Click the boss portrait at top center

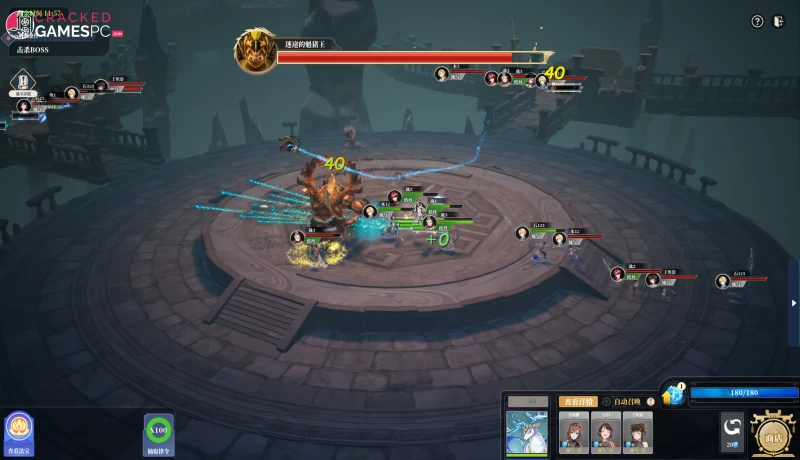pos(254,50)
